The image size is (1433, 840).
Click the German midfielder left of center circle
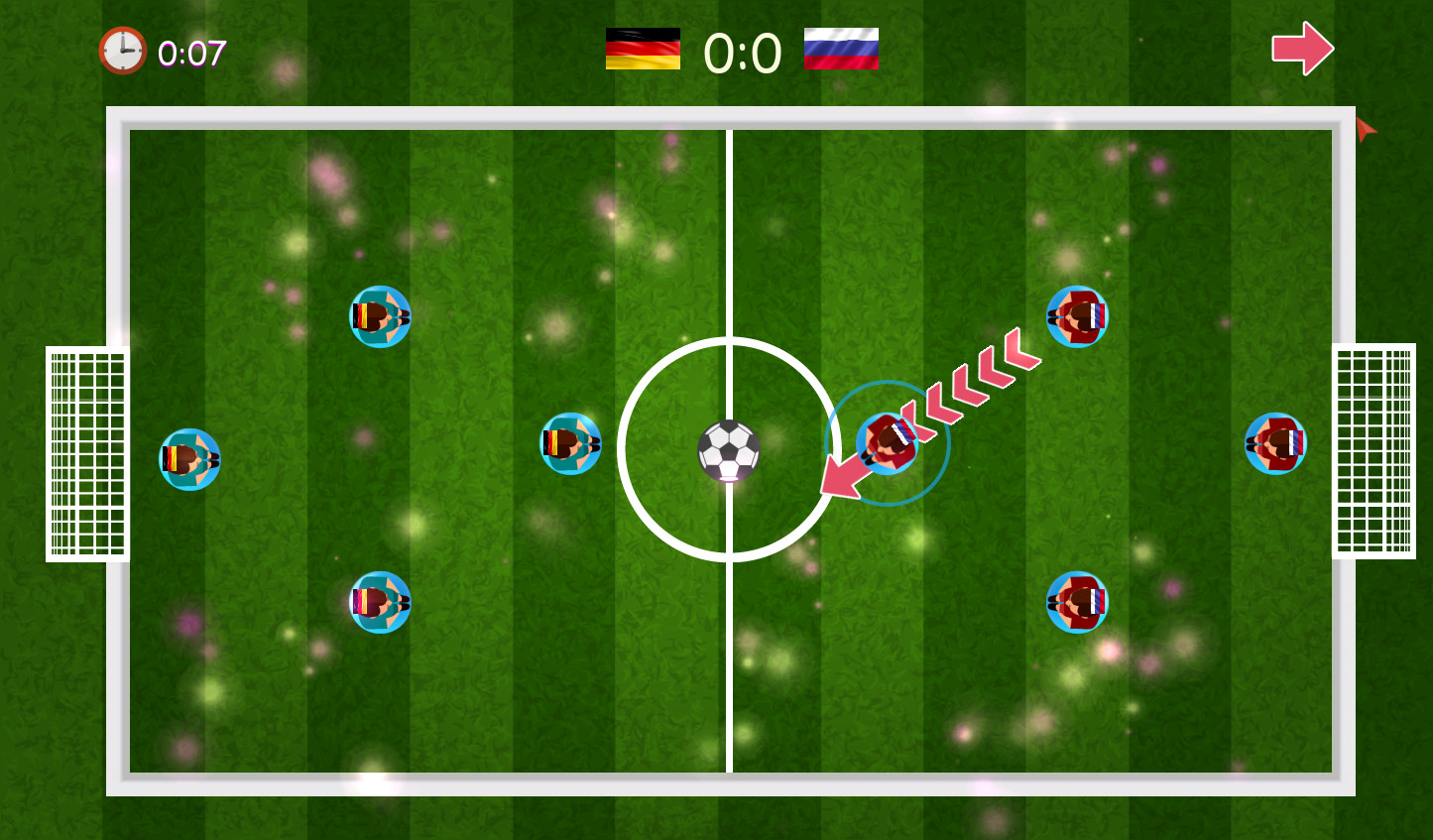click(x=570, y=443)
